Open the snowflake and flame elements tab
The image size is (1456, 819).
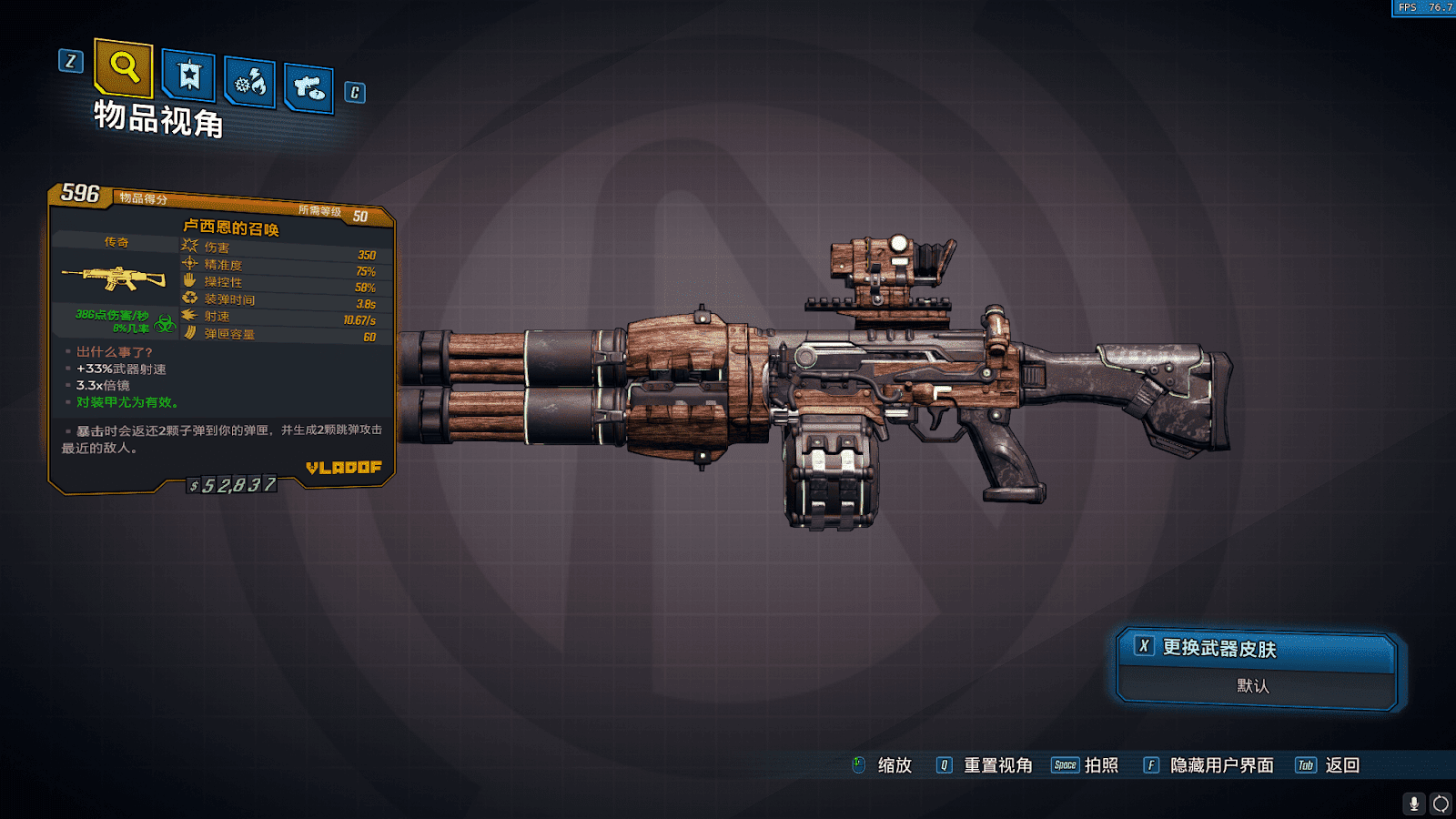tap(250, 84)
